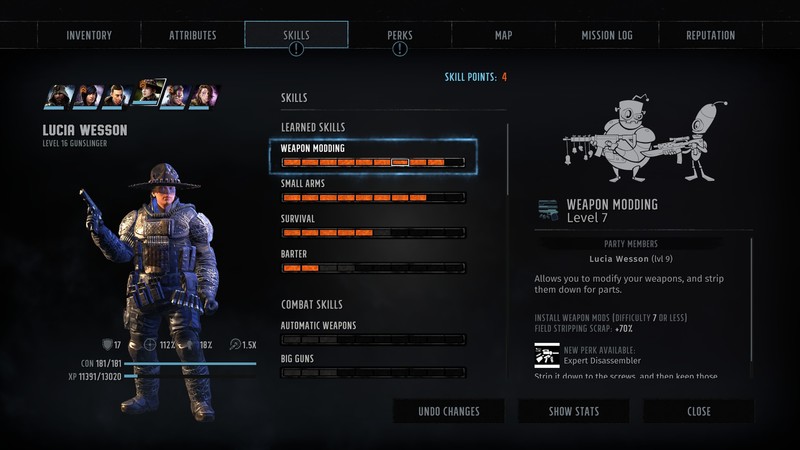The height and width of the screenshot is (450, 800).
Task: Select the highlighted portrait with the wide-brimmed hat
Action: pos(148,94)
